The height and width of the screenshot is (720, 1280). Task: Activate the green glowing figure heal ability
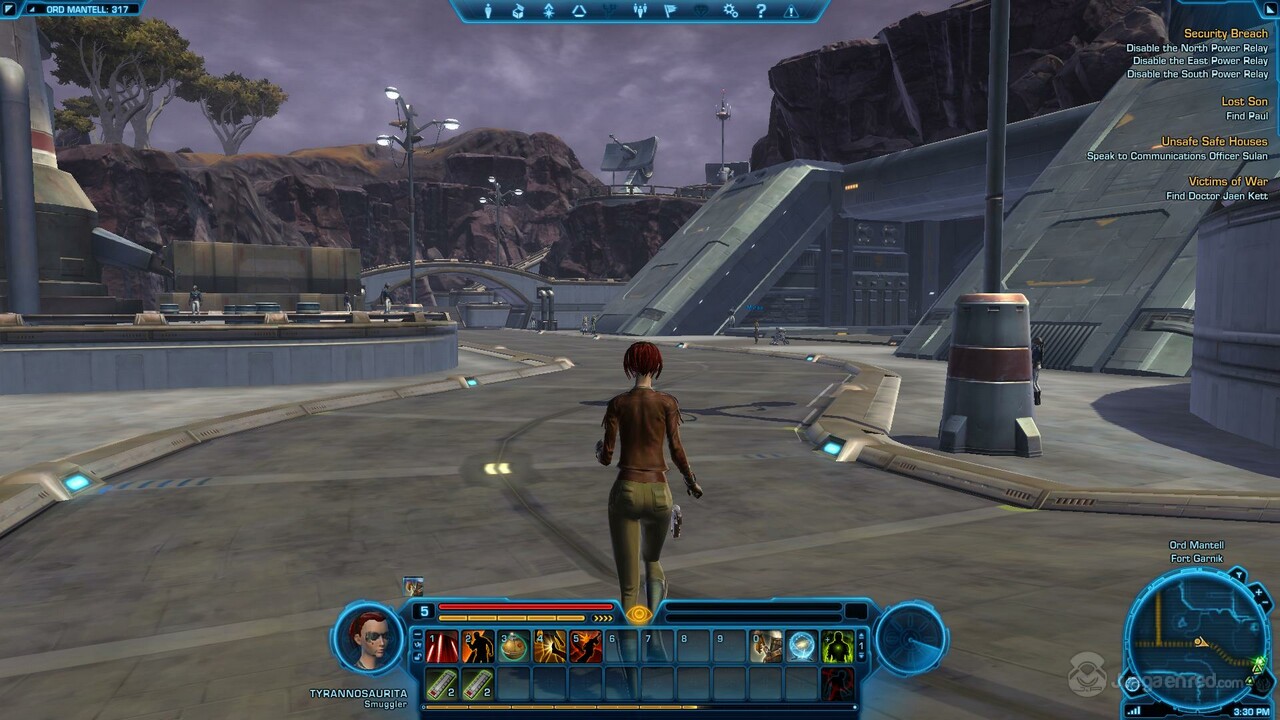click(838, 647)
